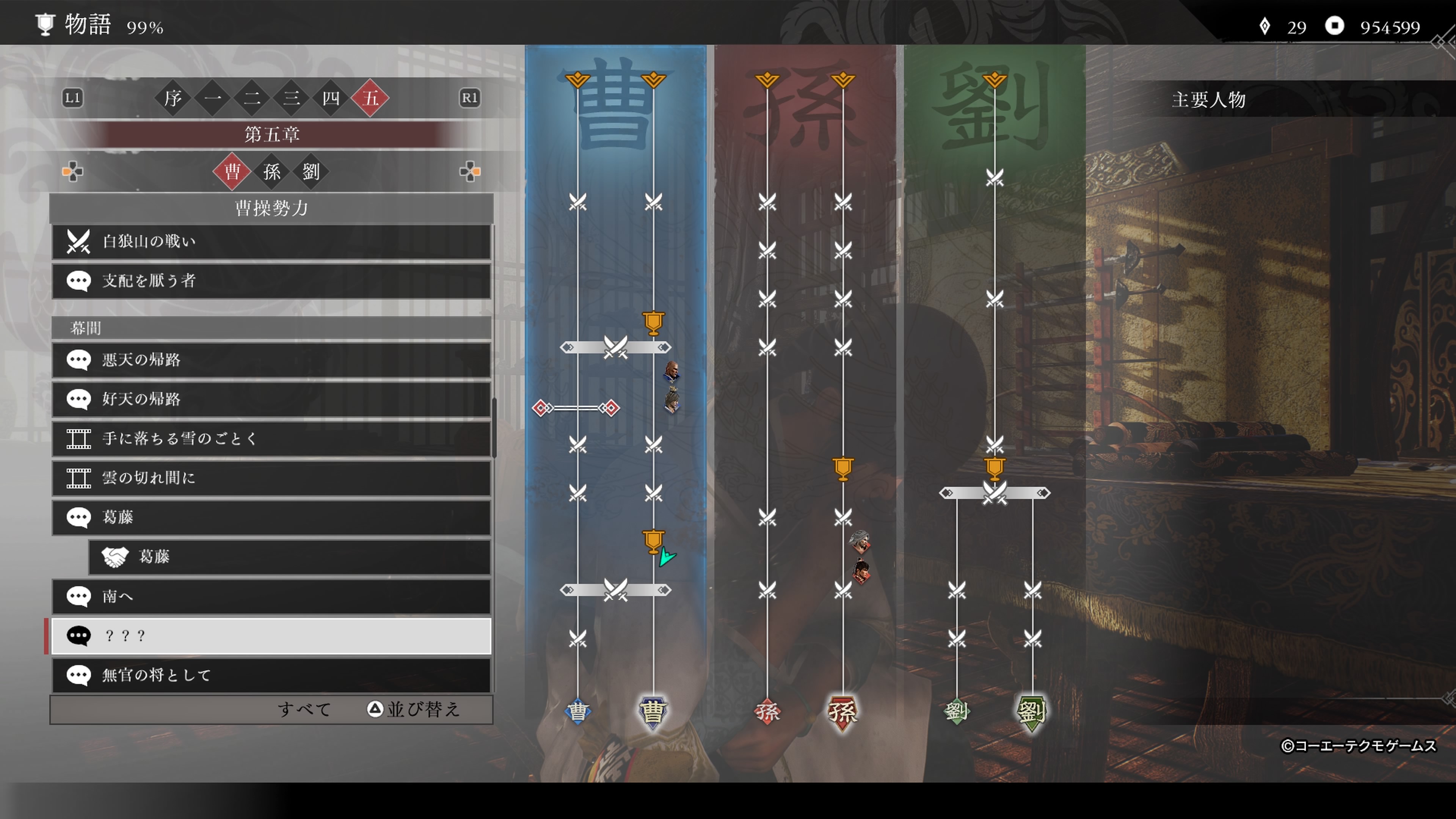Viewport: 1456px width, 819px height.
Task: Play the 雲の切れ間に cutscene
Action: pyautogui.click(x=271, y=478)
